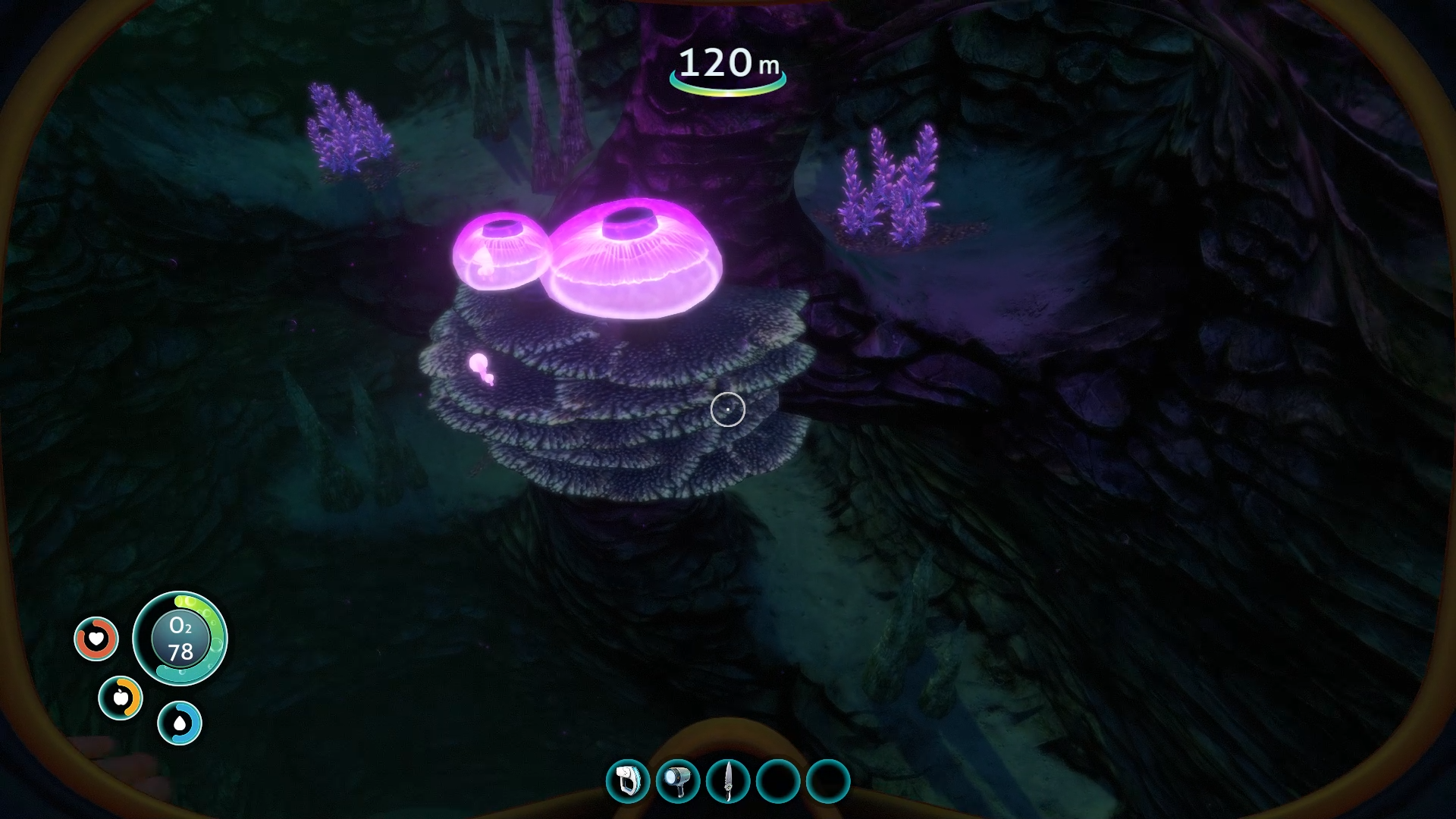Click the red heart health indicator

coord(97,639)
